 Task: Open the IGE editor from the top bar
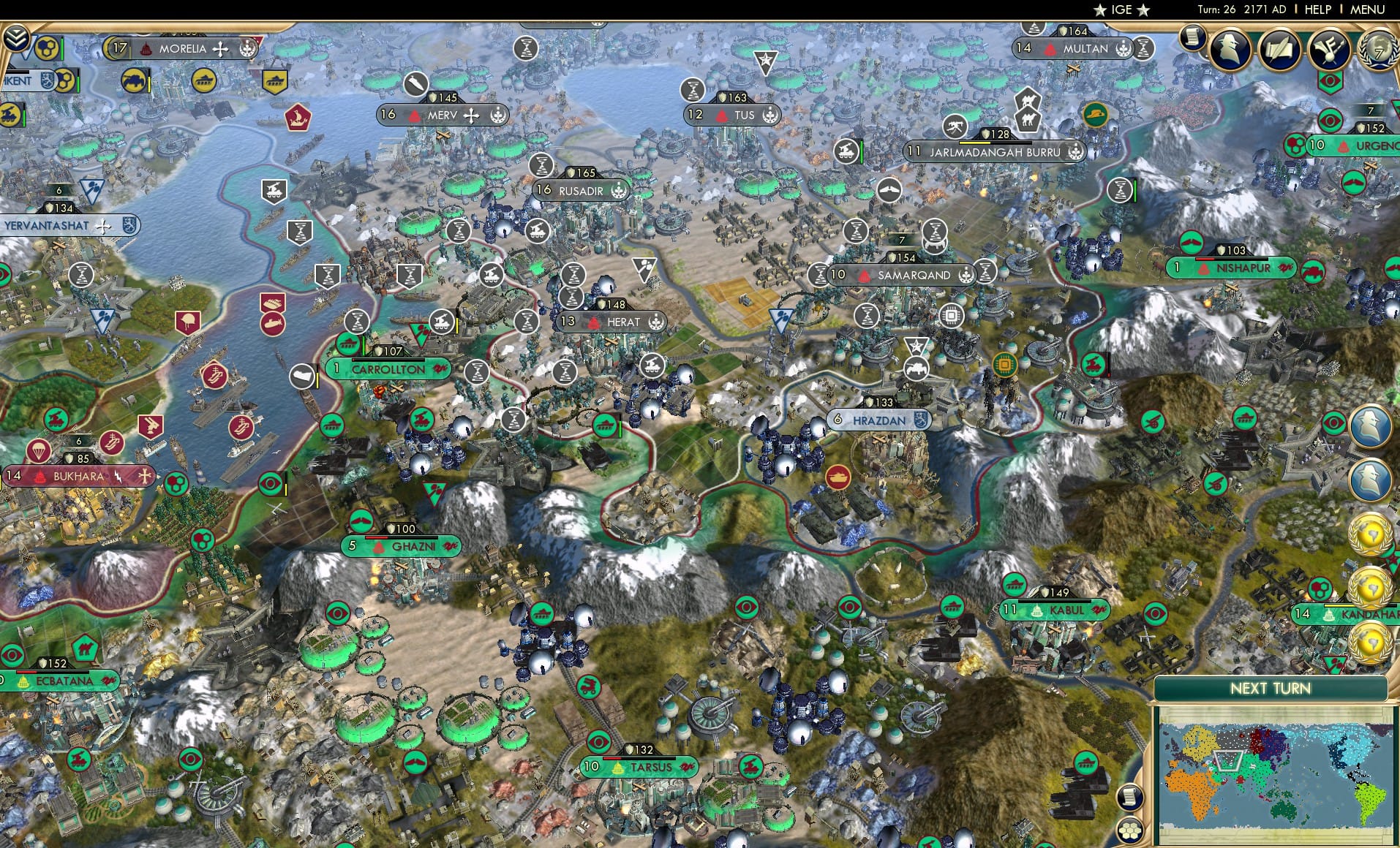click(1121, 10)
